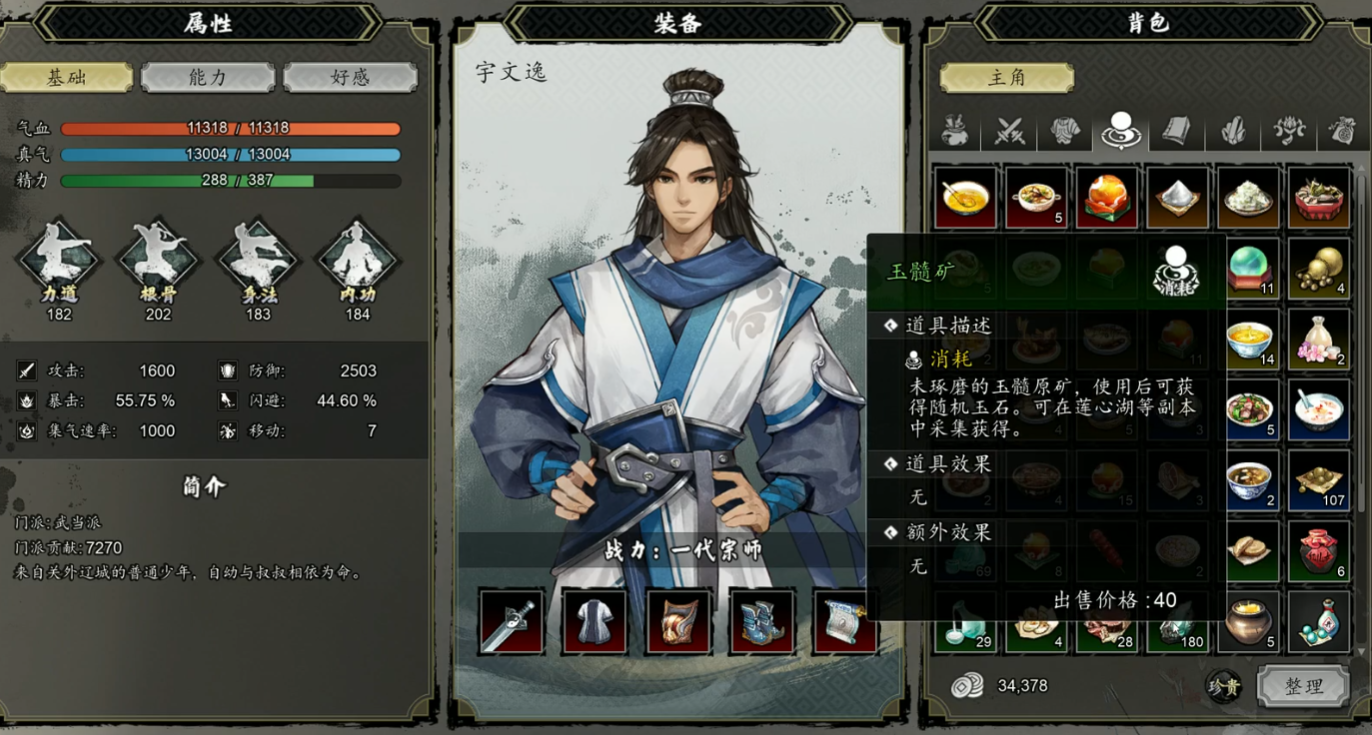Screen dimensions: 1372x735
Task: Select the golden gourd item
Action: [x=1318, y=269]
